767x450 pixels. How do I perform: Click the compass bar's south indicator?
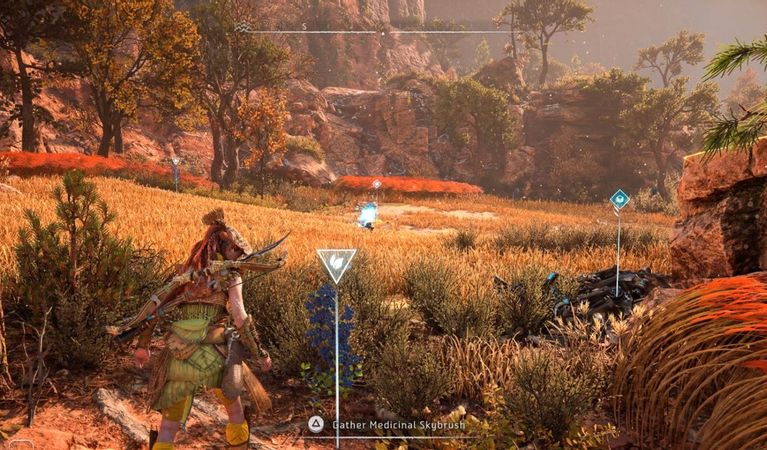coord(304,27)
